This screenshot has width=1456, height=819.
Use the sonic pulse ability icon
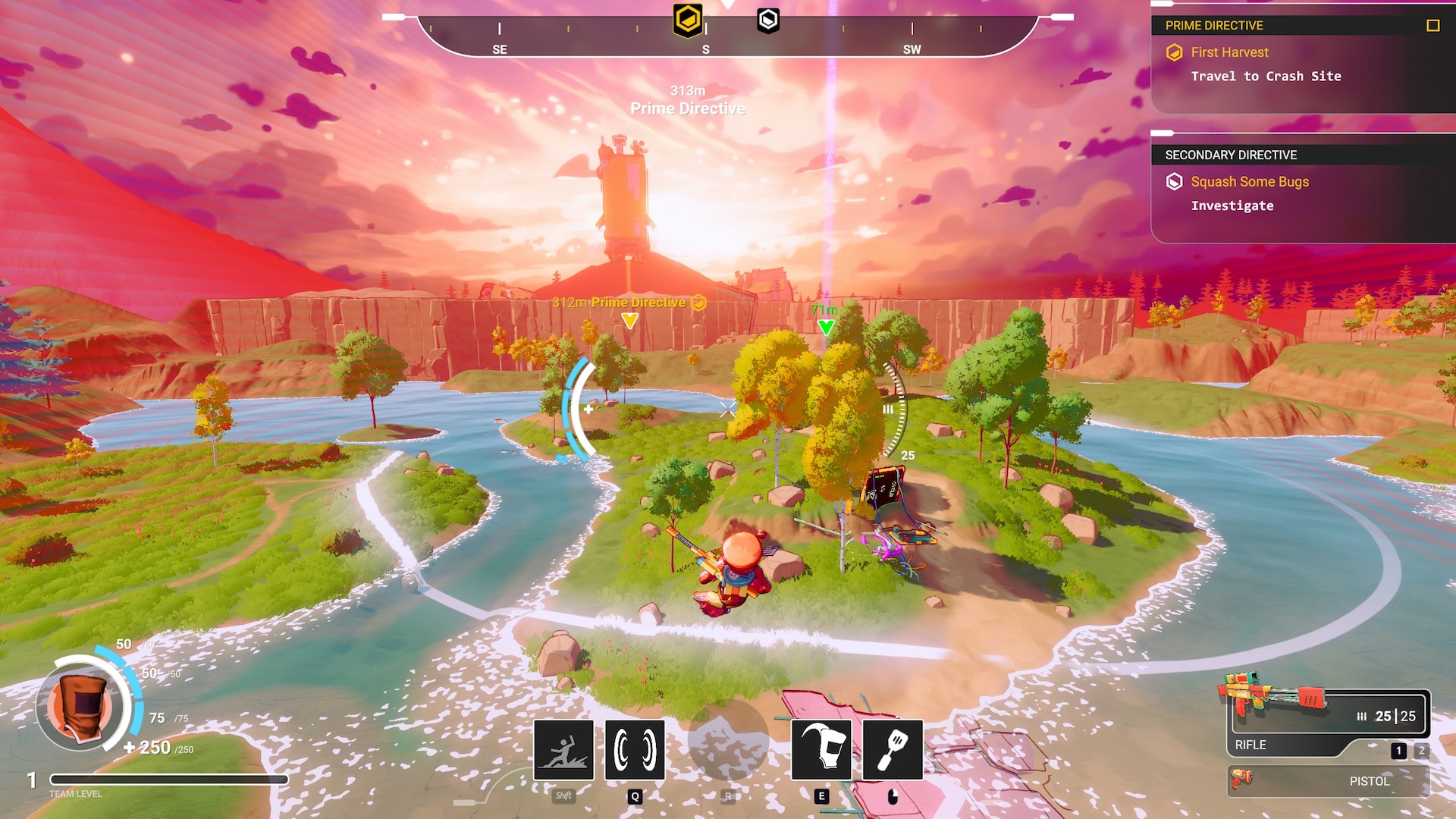635,750
